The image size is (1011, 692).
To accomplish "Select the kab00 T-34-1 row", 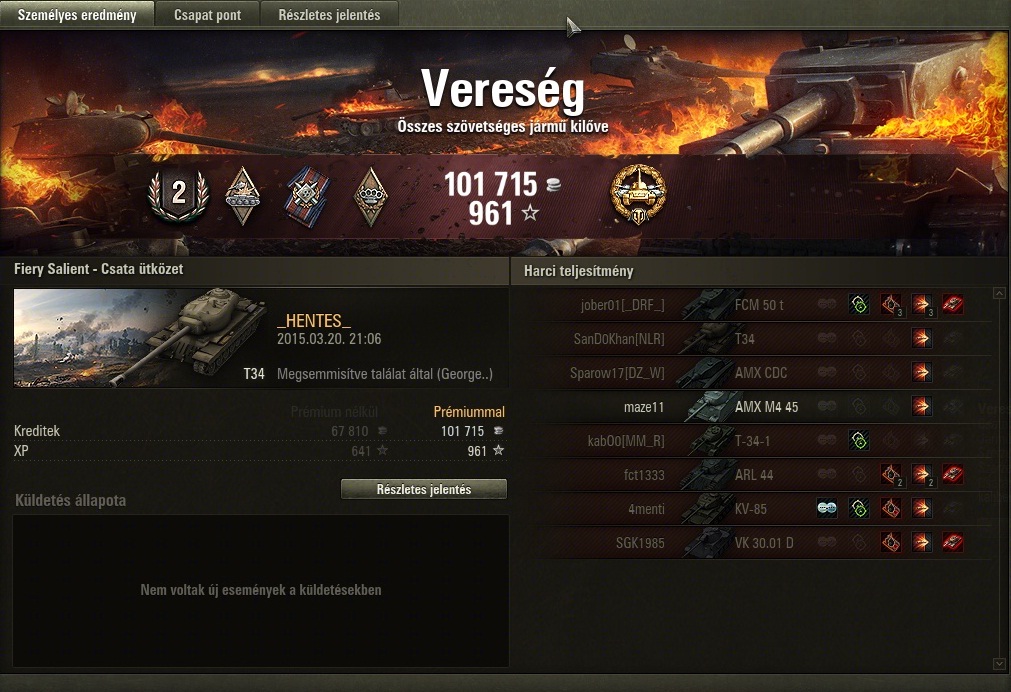I will [750, 441].
